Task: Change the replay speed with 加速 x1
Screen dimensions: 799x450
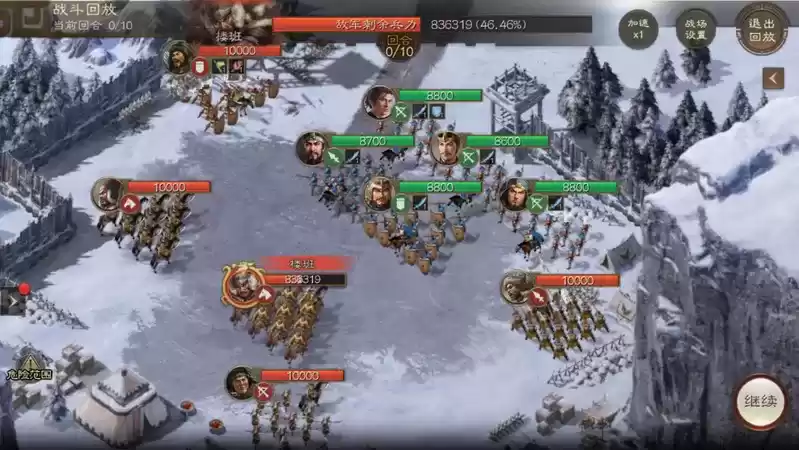Action: (x=637, y=26)
